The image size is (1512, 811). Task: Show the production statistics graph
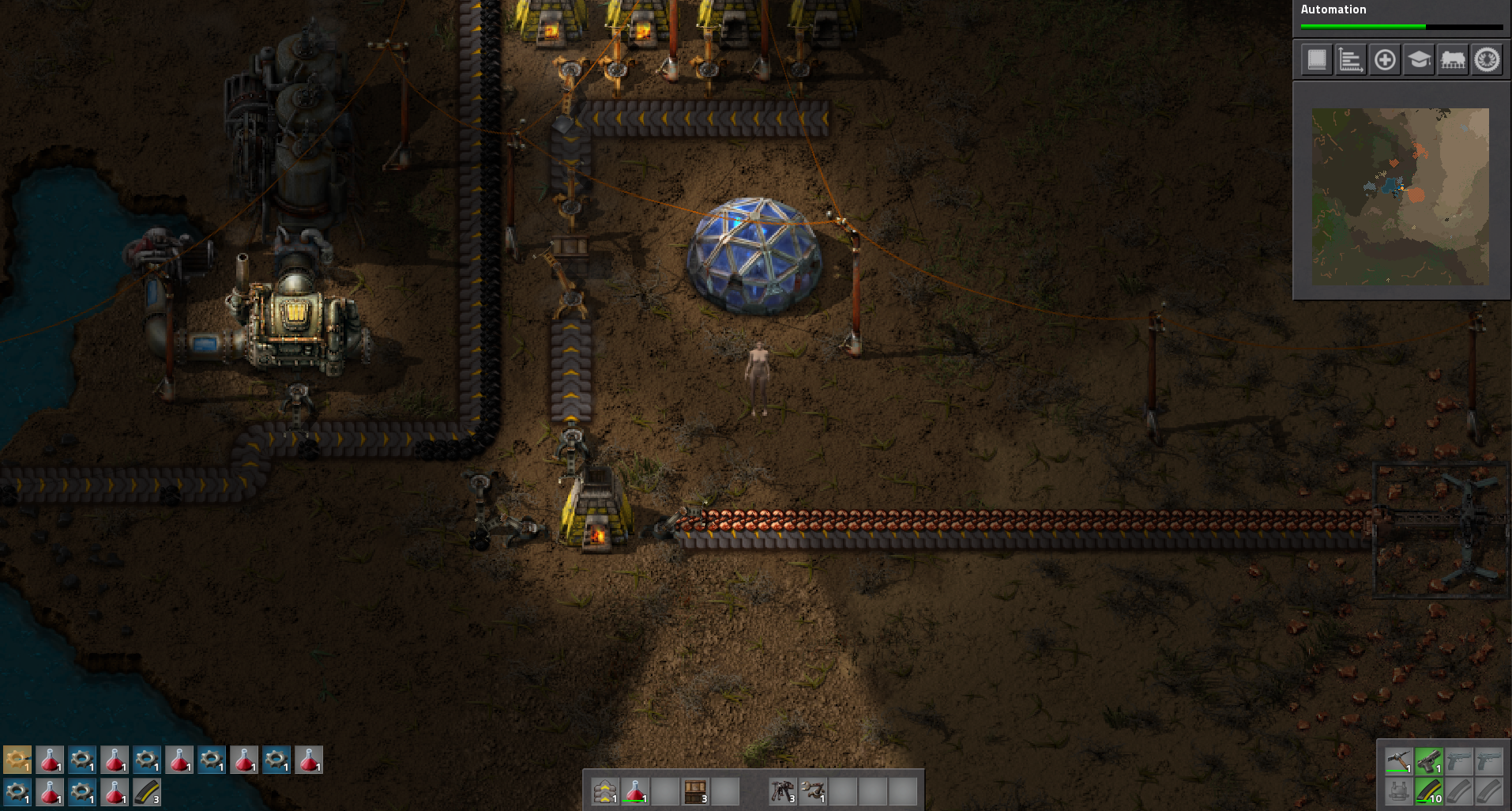[x=1351, y=60]
